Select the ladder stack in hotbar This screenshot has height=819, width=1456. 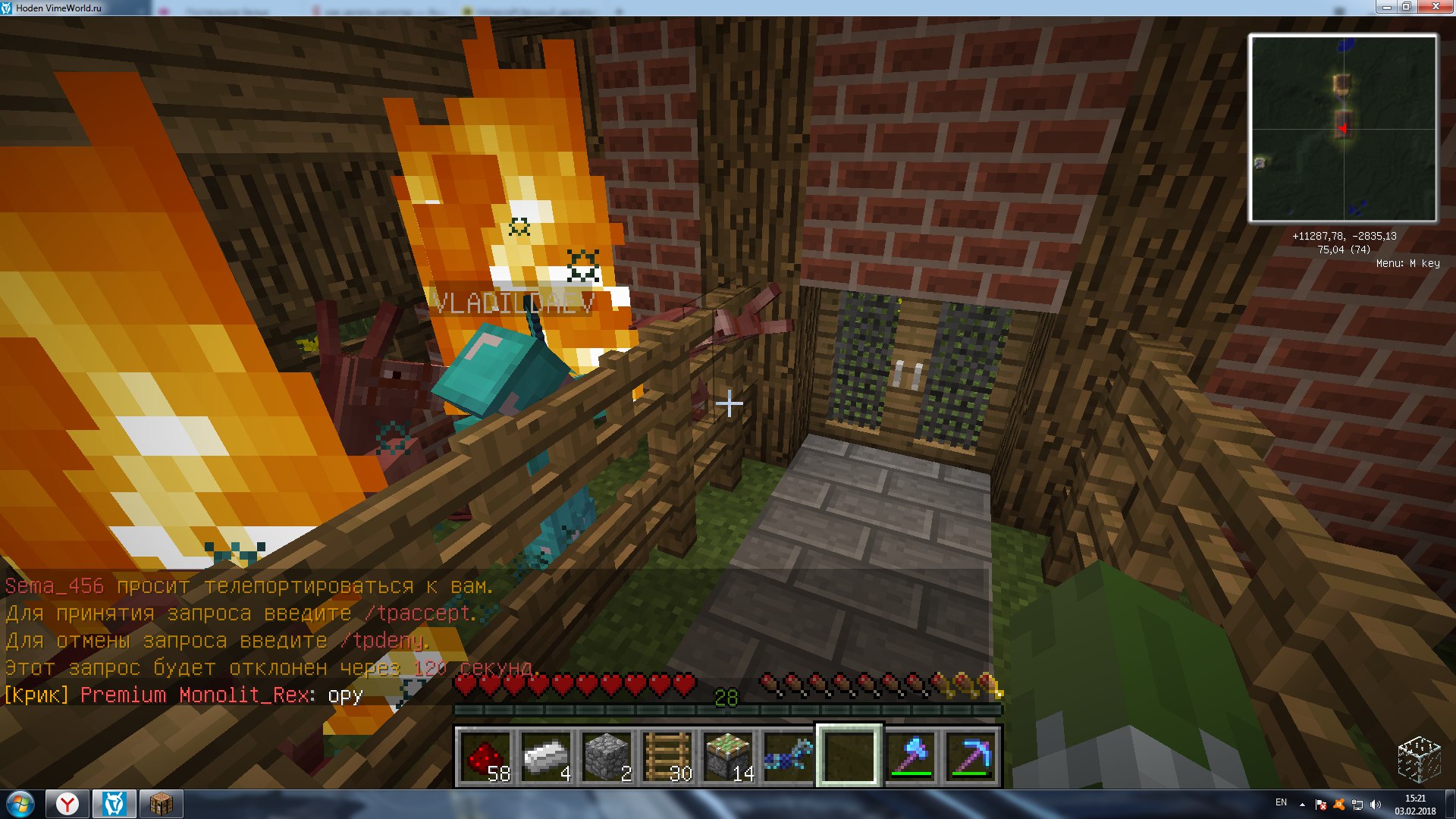pyautogui.click(x=667, y=756)
